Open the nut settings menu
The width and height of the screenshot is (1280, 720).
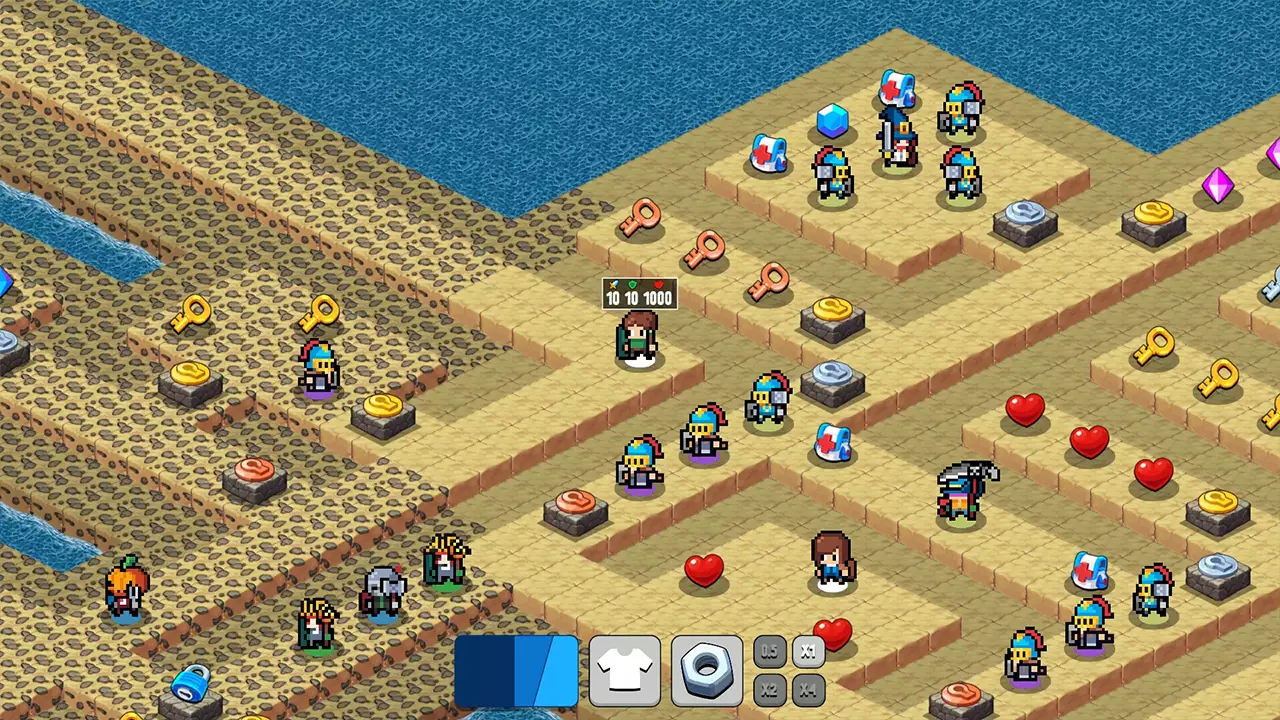tap(707, 668)
